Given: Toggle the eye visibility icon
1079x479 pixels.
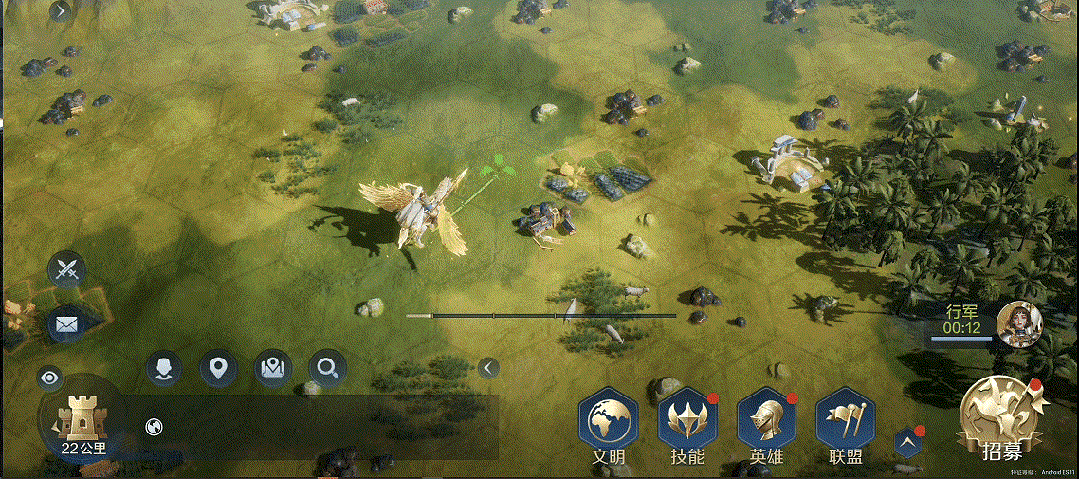Looking at the screenshot, I should coord(50,377).
